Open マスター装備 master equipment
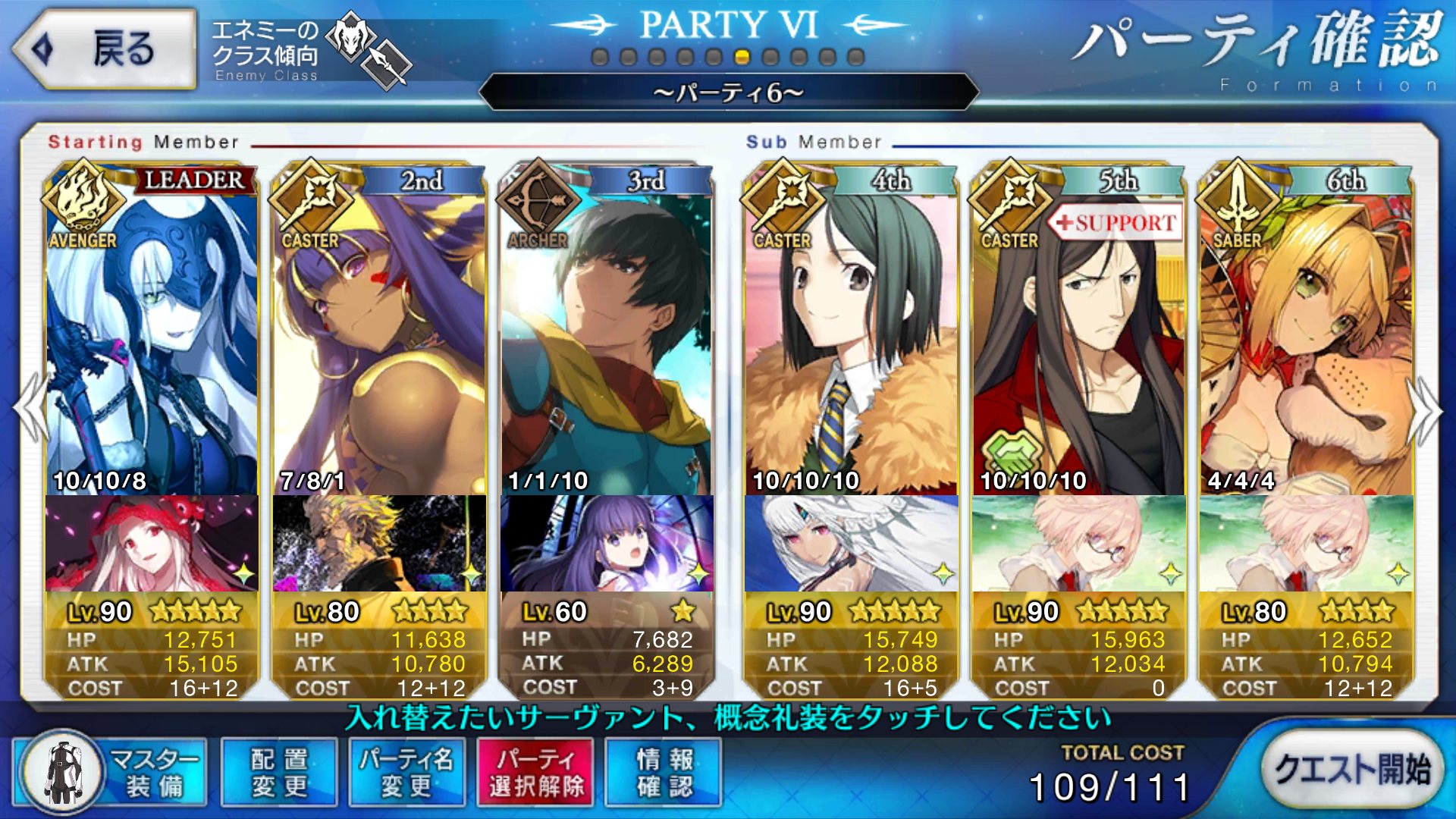 point(111,773)
